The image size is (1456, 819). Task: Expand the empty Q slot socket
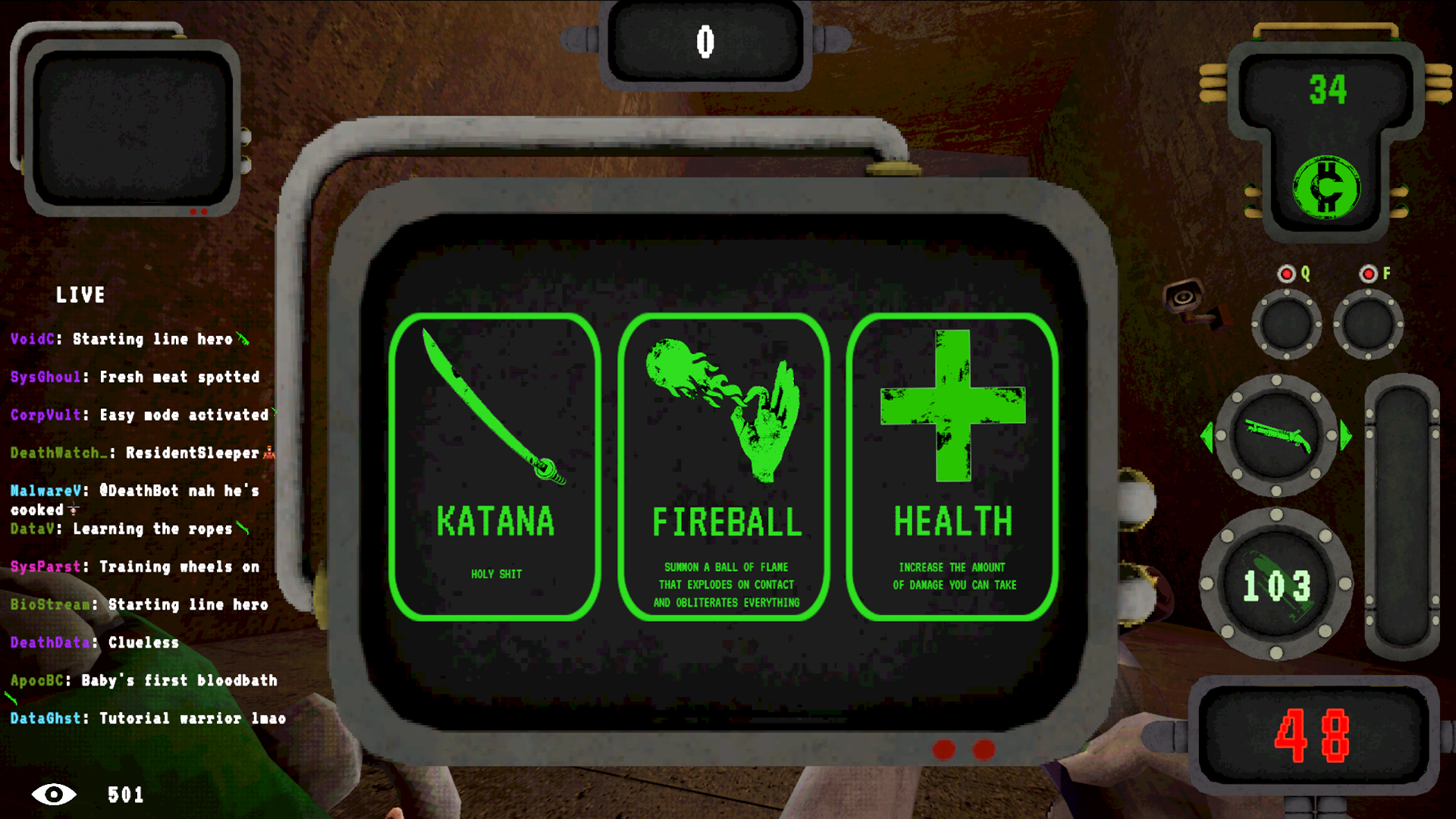pyautogui.click(x=1287, y=325)
